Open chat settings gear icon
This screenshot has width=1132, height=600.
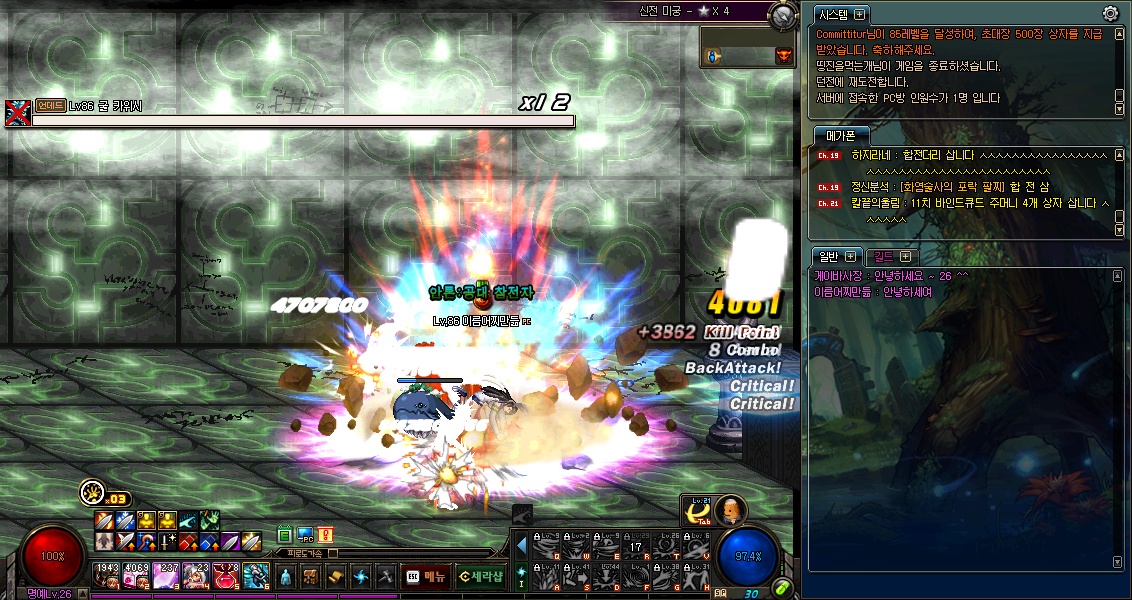1110,14
